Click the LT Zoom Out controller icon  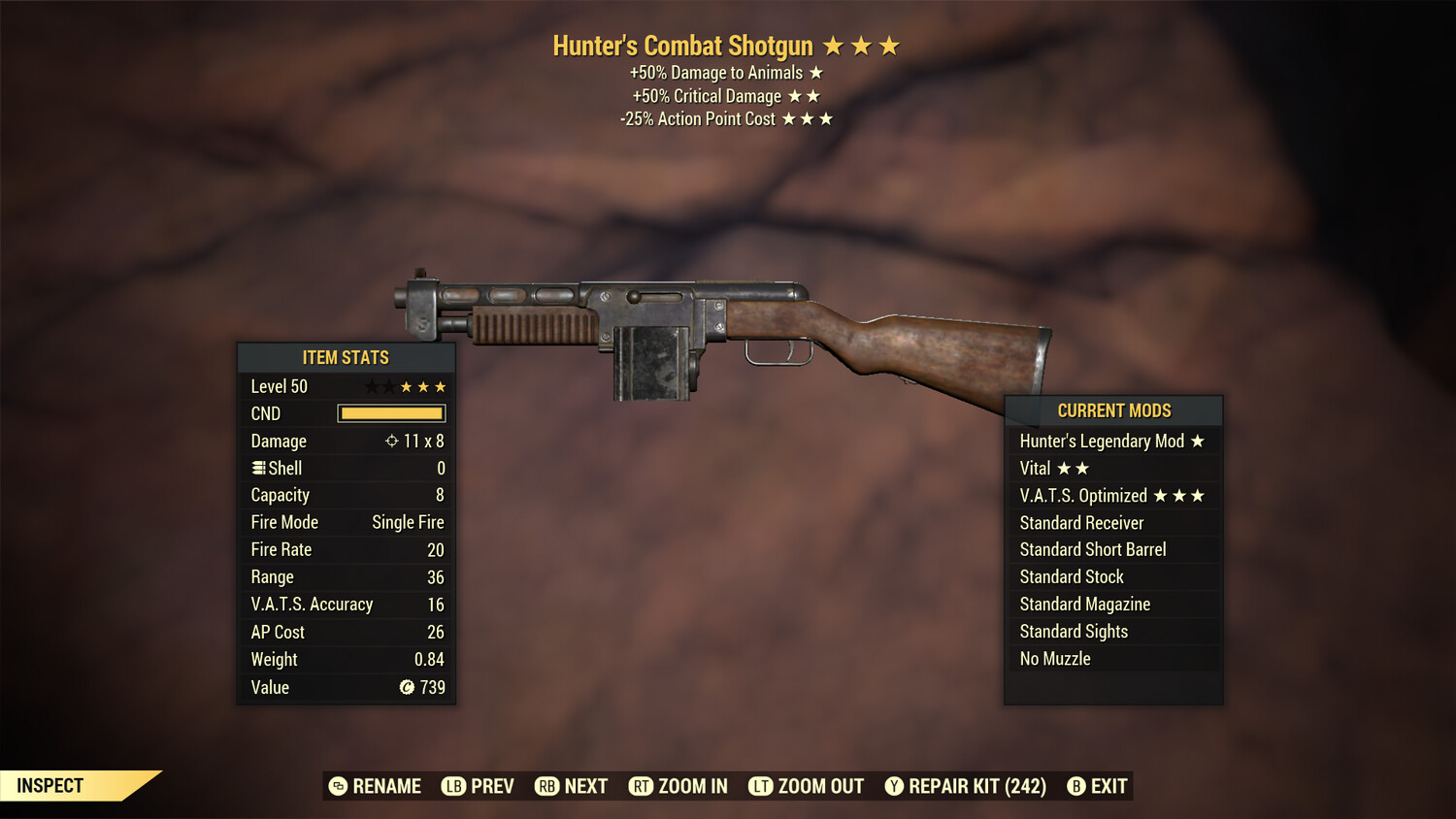pyautogui.click(x=759, y=786)
